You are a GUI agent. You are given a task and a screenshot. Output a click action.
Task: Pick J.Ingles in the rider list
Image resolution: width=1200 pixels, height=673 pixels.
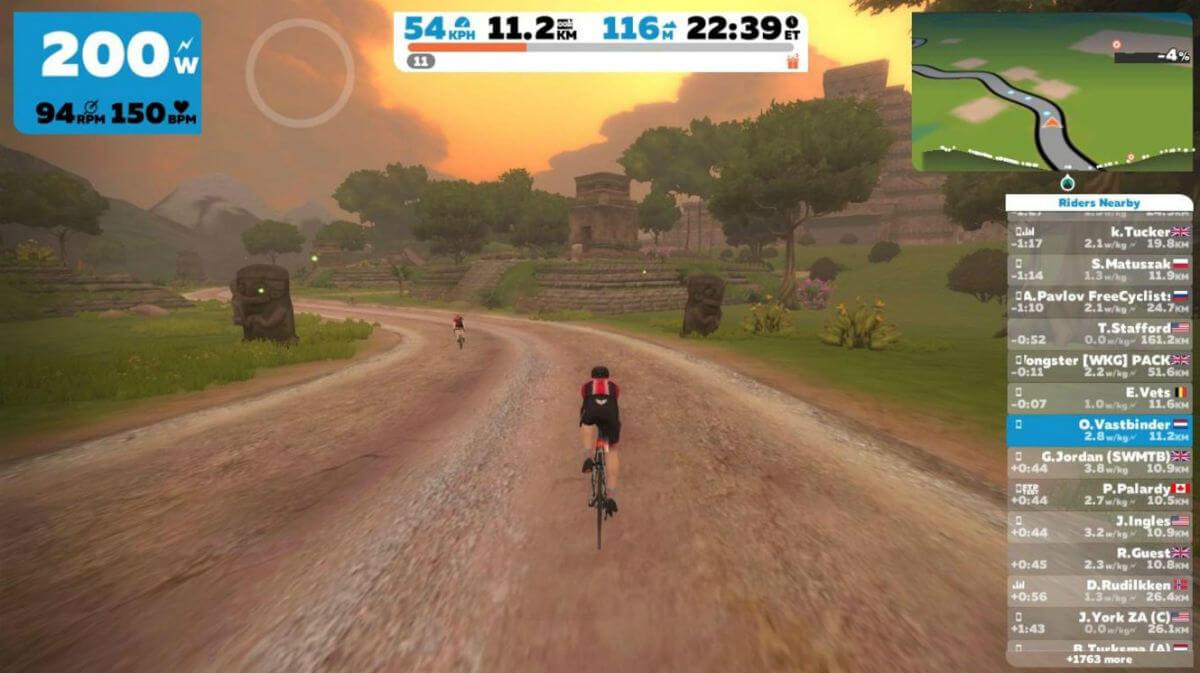tap(1099, 526)
